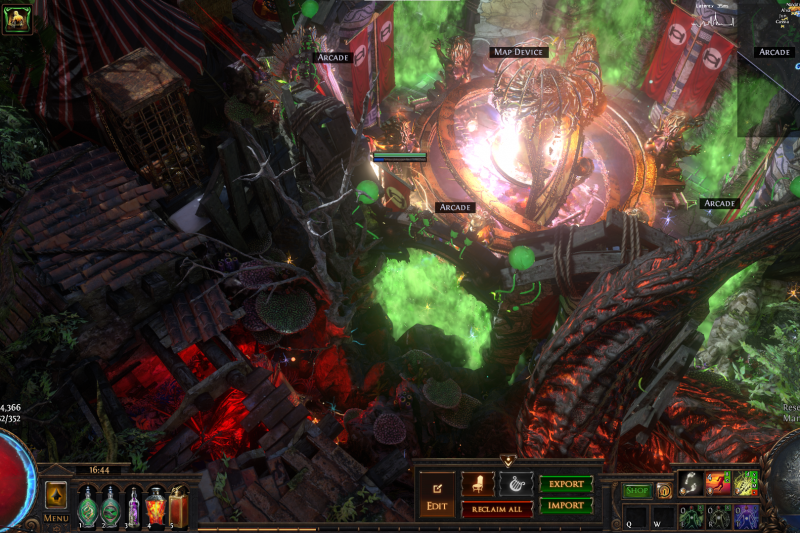Use the gold-capped red flask in slot 5

pyautogui.click(x=178, y=505)
